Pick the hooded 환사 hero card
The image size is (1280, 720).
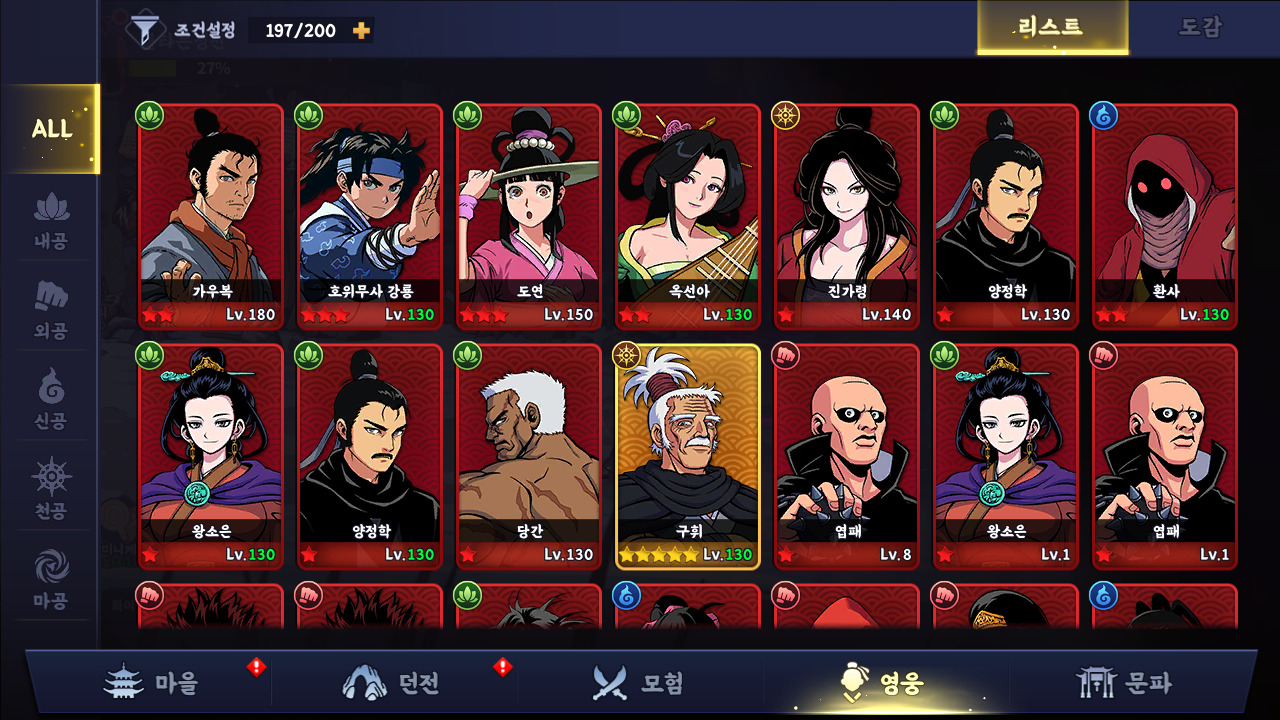[x=1165, y=216]
